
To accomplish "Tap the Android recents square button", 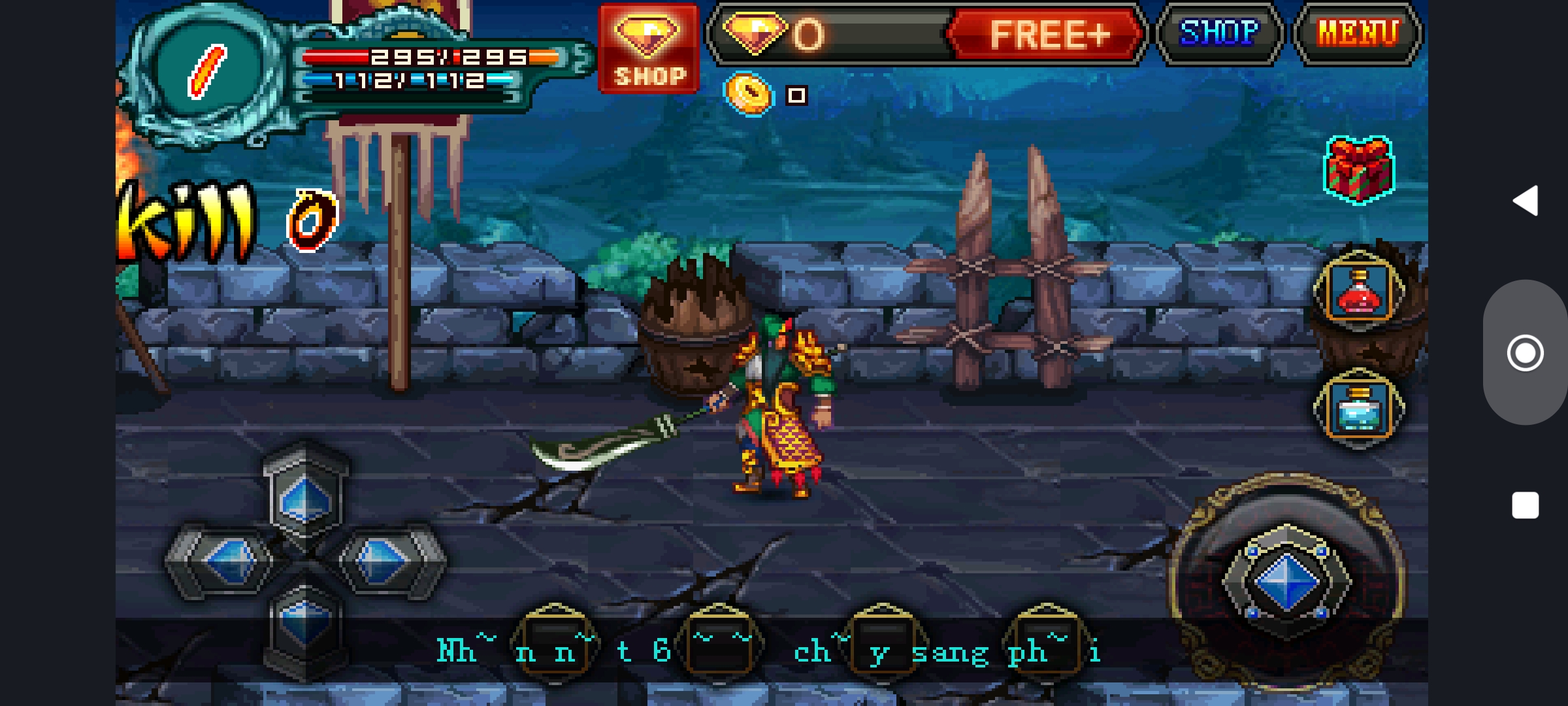I will [x=1526, y=505].
